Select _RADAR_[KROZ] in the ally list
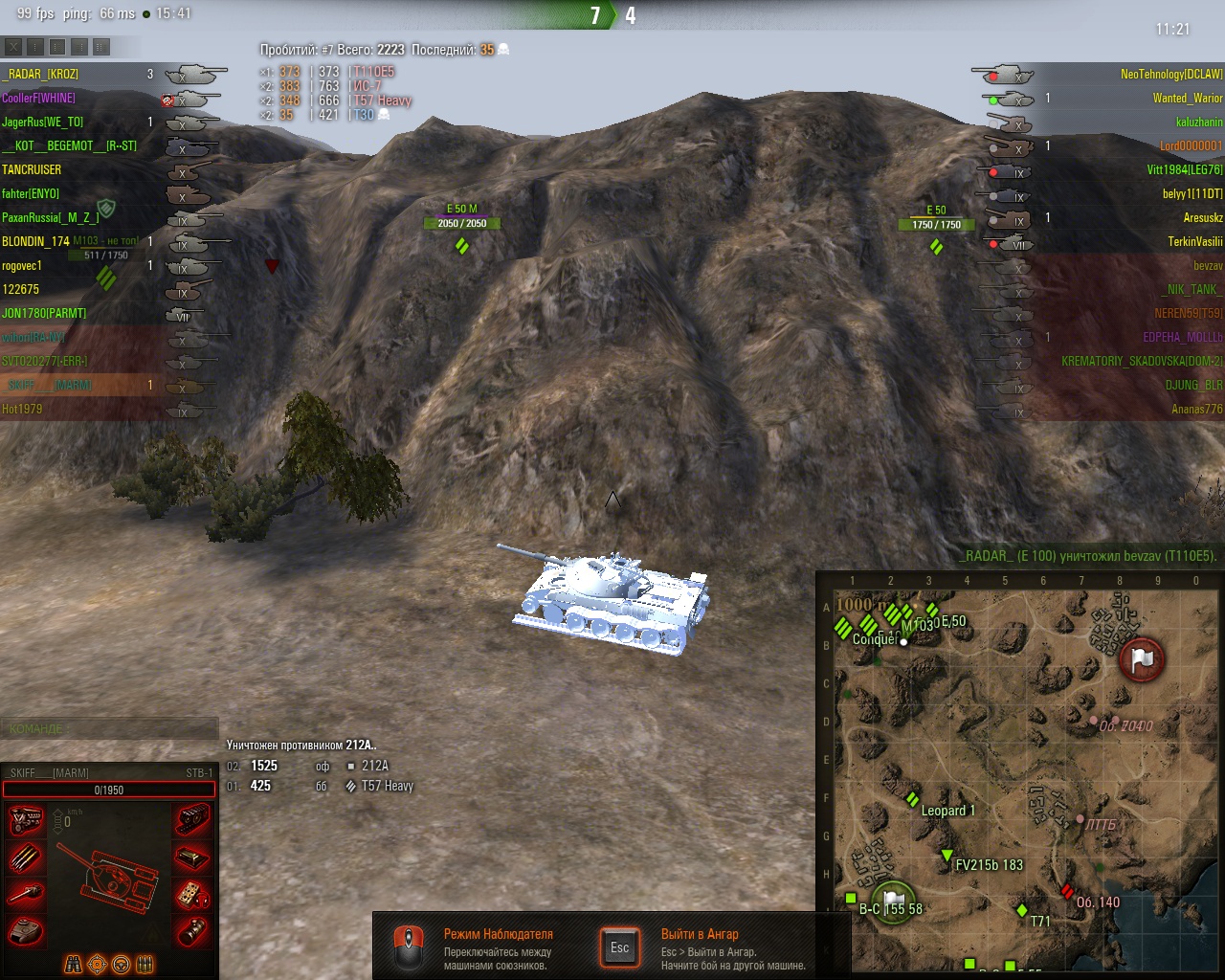The image size is (1225, 980). click(40, 74)
